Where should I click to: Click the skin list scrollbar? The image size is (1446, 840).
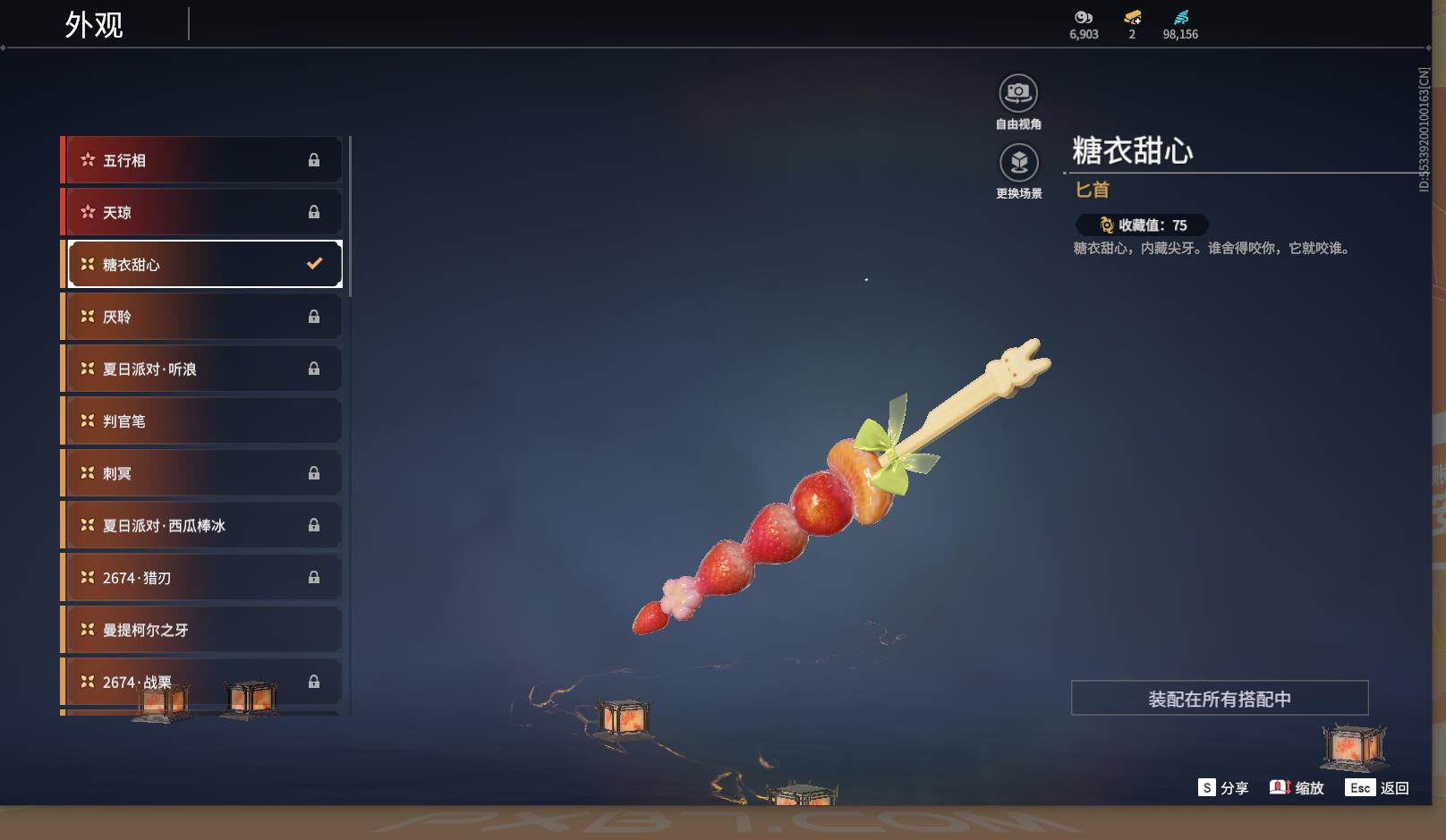click(350, 216)
